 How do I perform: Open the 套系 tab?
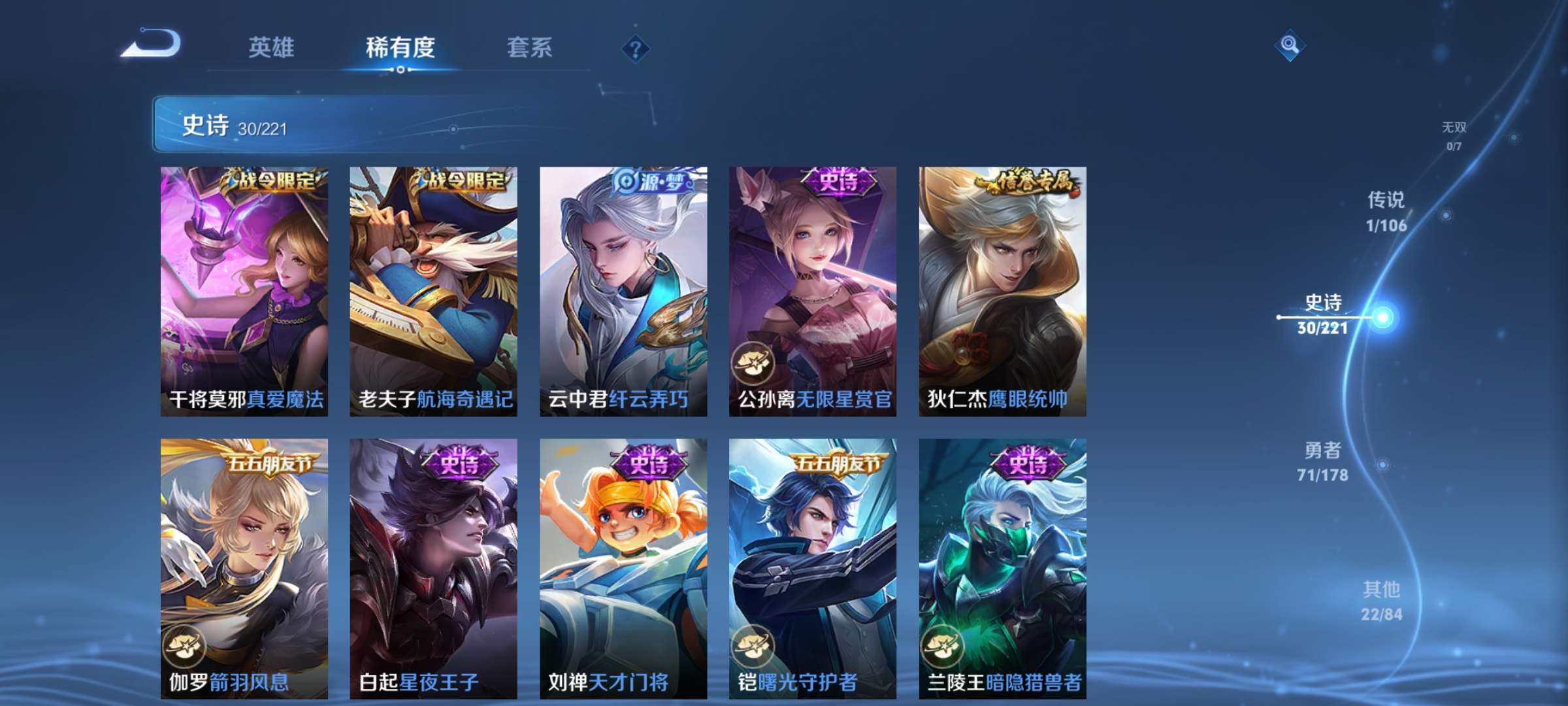tap(529, 48)
